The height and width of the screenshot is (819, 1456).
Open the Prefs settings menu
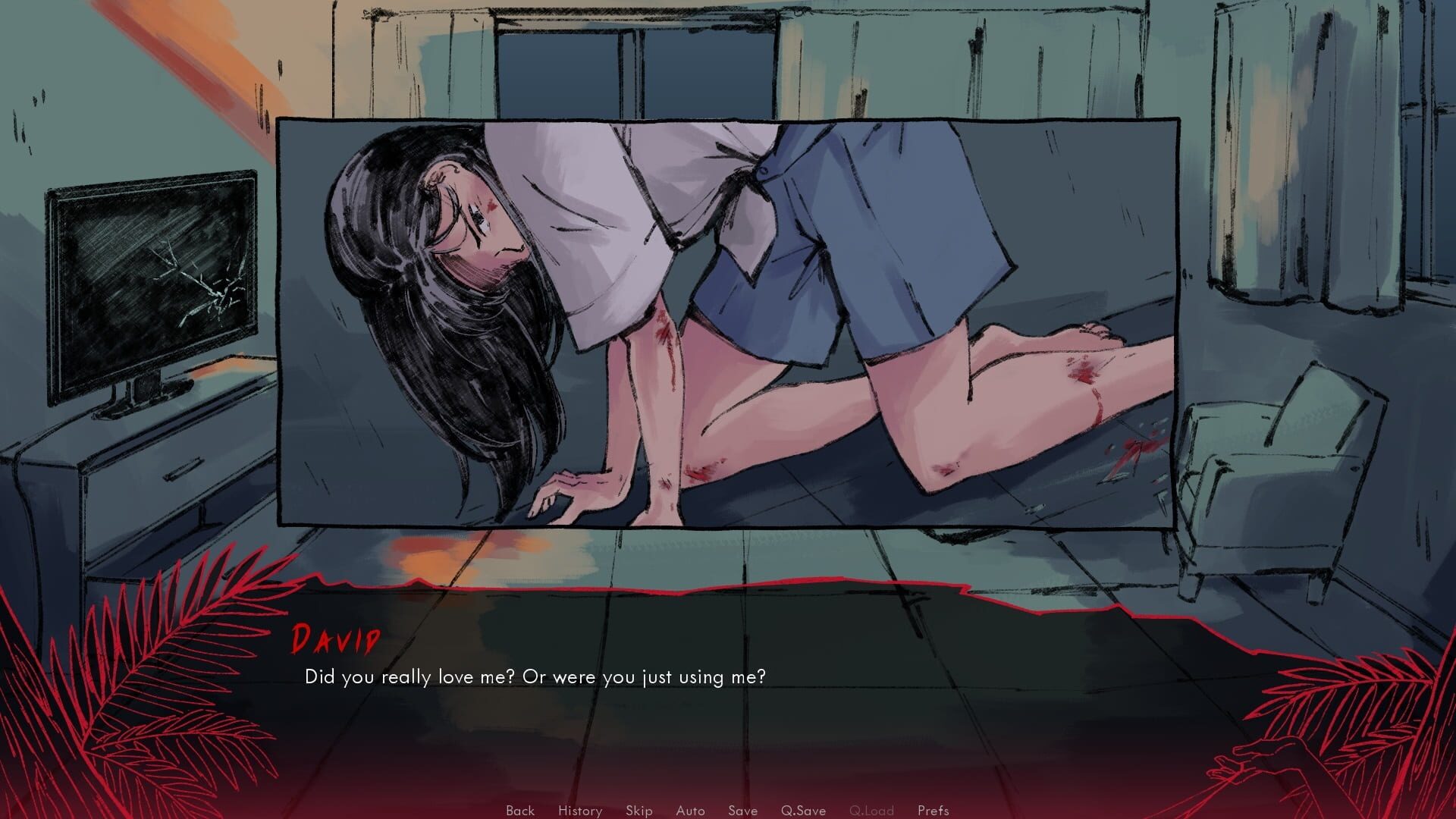tap(934, 810)
